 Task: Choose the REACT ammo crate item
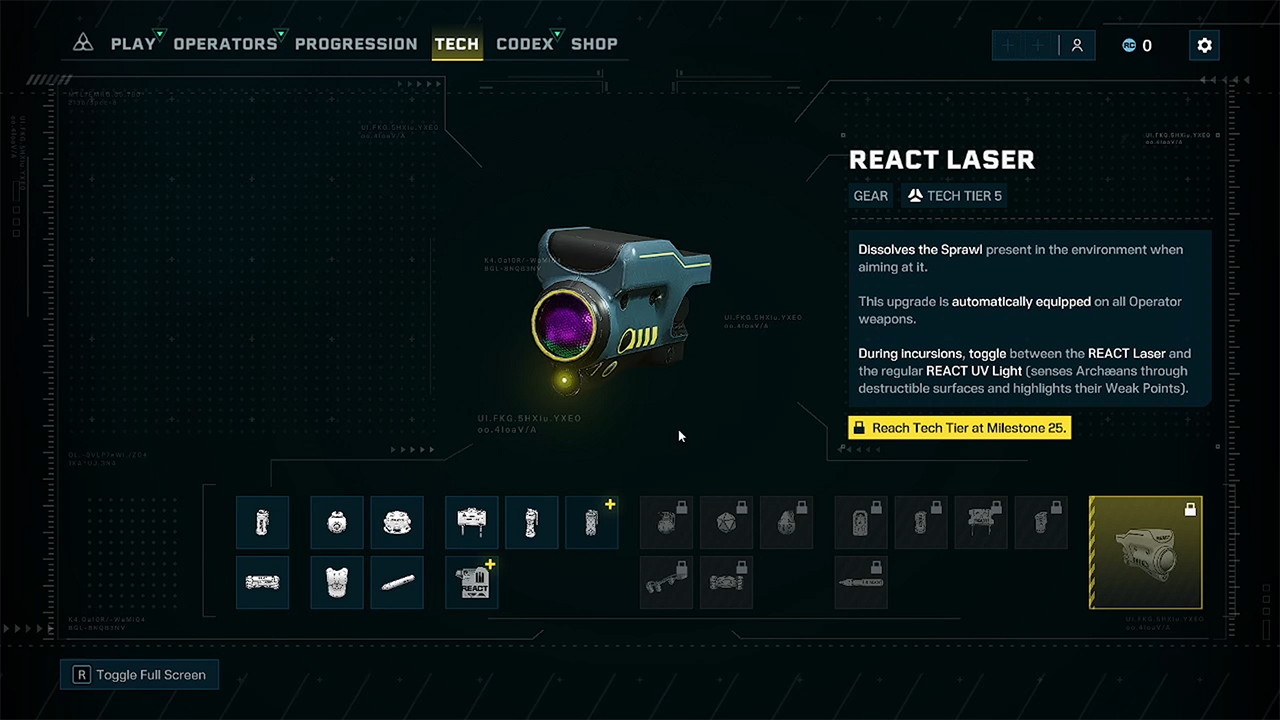pos(471,582)
